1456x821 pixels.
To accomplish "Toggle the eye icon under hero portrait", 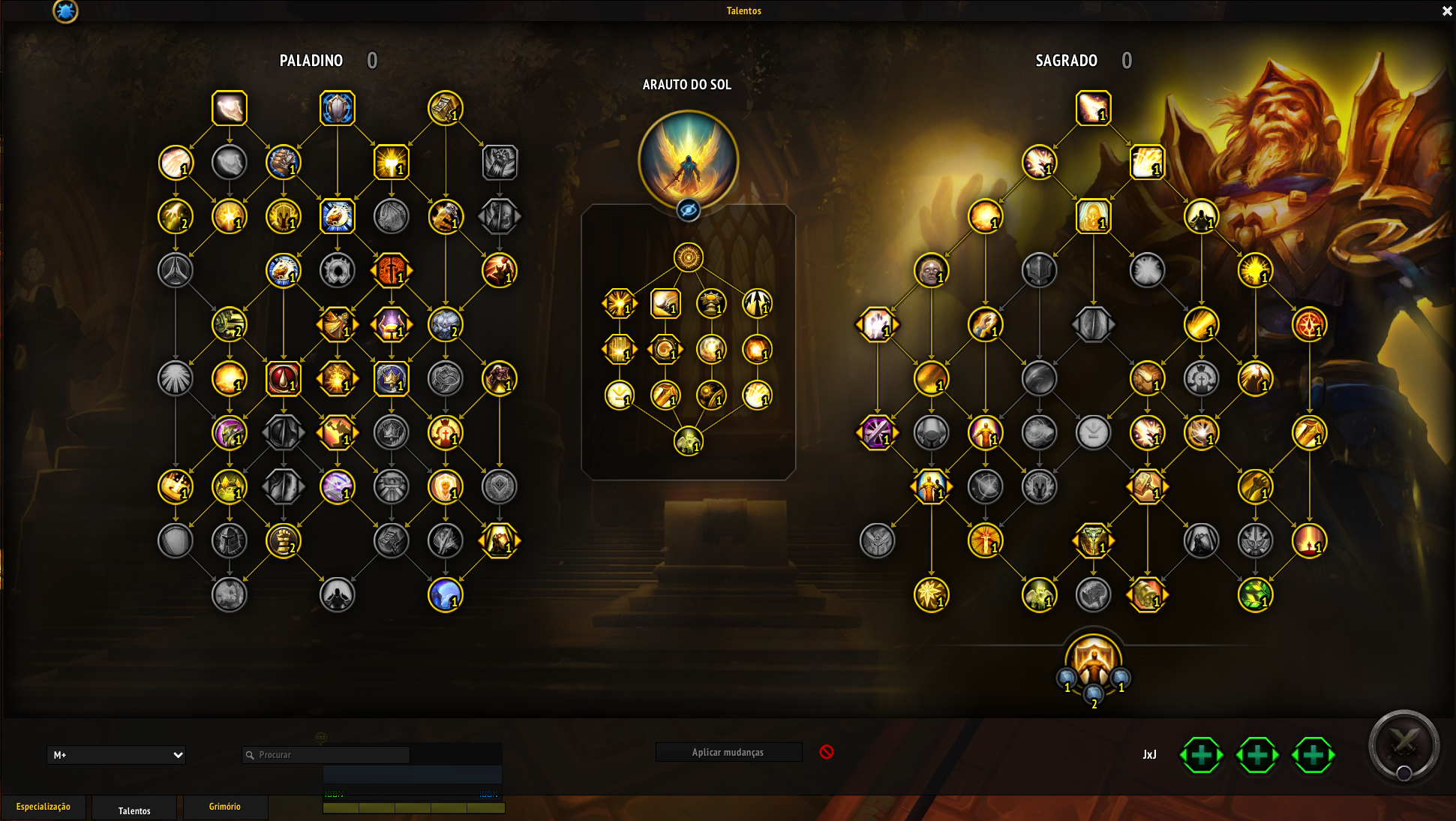I will [688, 210].
